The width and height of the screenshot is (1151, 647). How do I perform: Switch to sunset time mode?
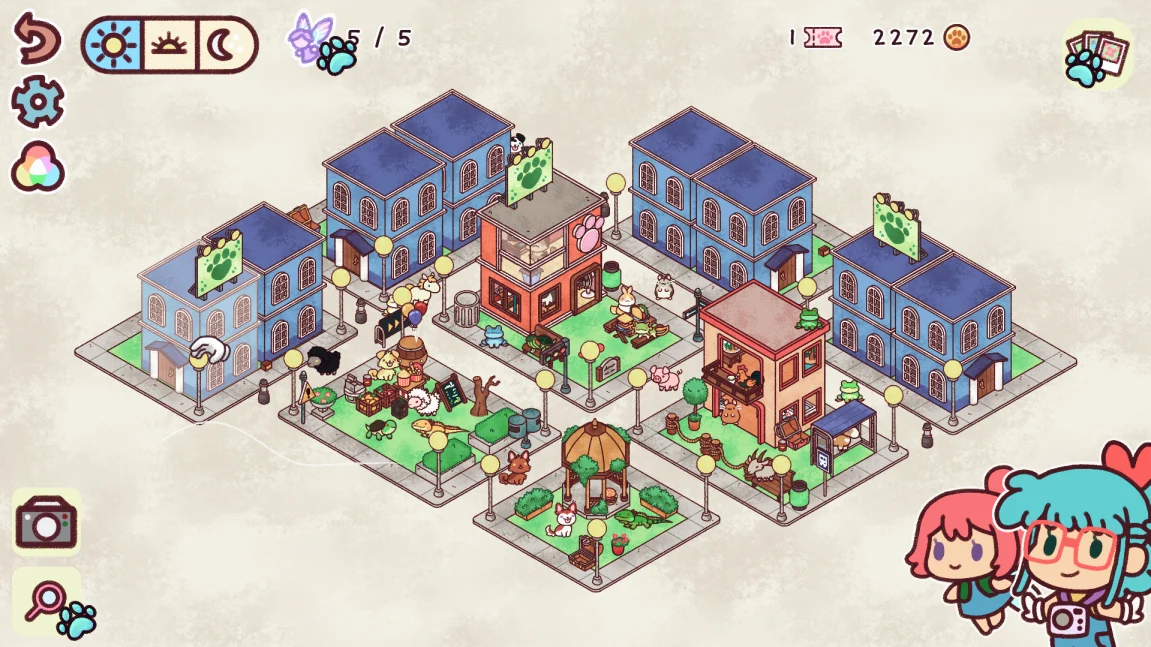169,44
